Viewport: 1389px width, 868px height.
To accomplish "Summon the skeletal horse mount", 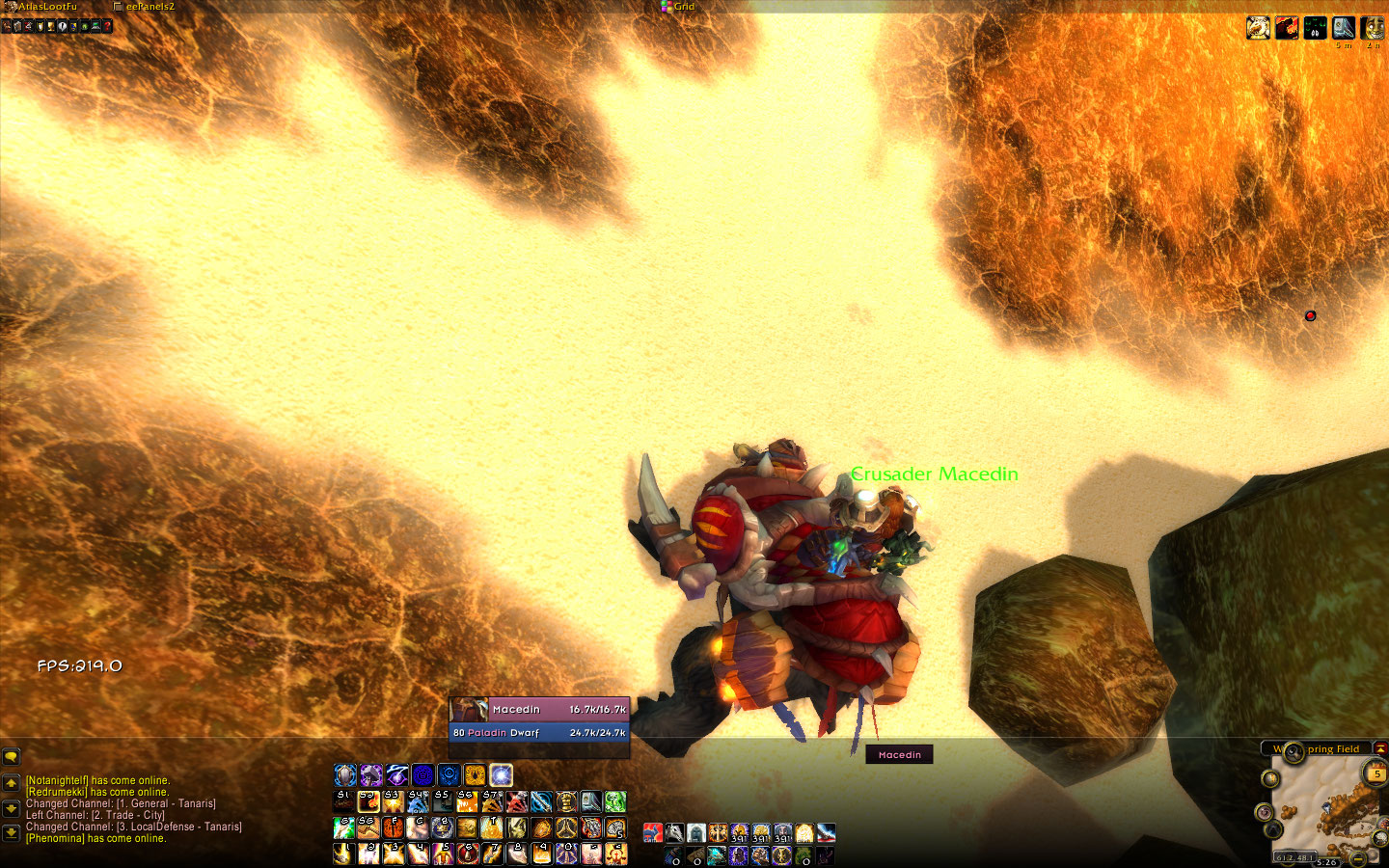I will [x=674, y=833].
